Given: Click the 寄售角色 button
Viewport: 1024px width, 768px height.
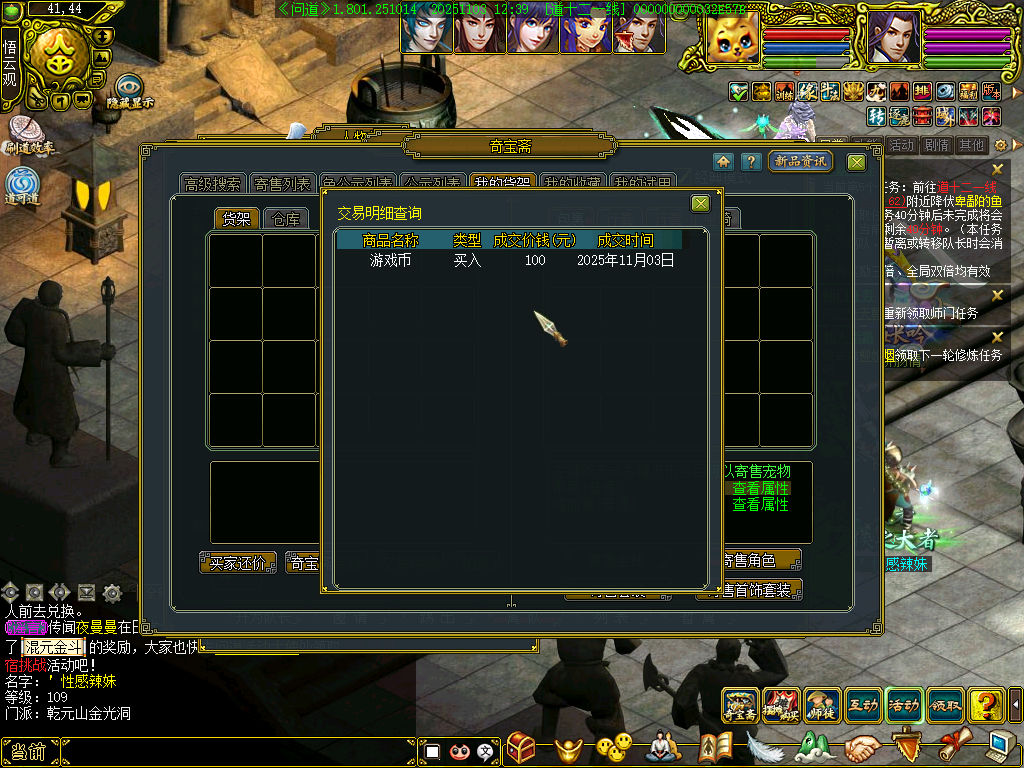Looking at the screenshot, I should coord(762,560).
